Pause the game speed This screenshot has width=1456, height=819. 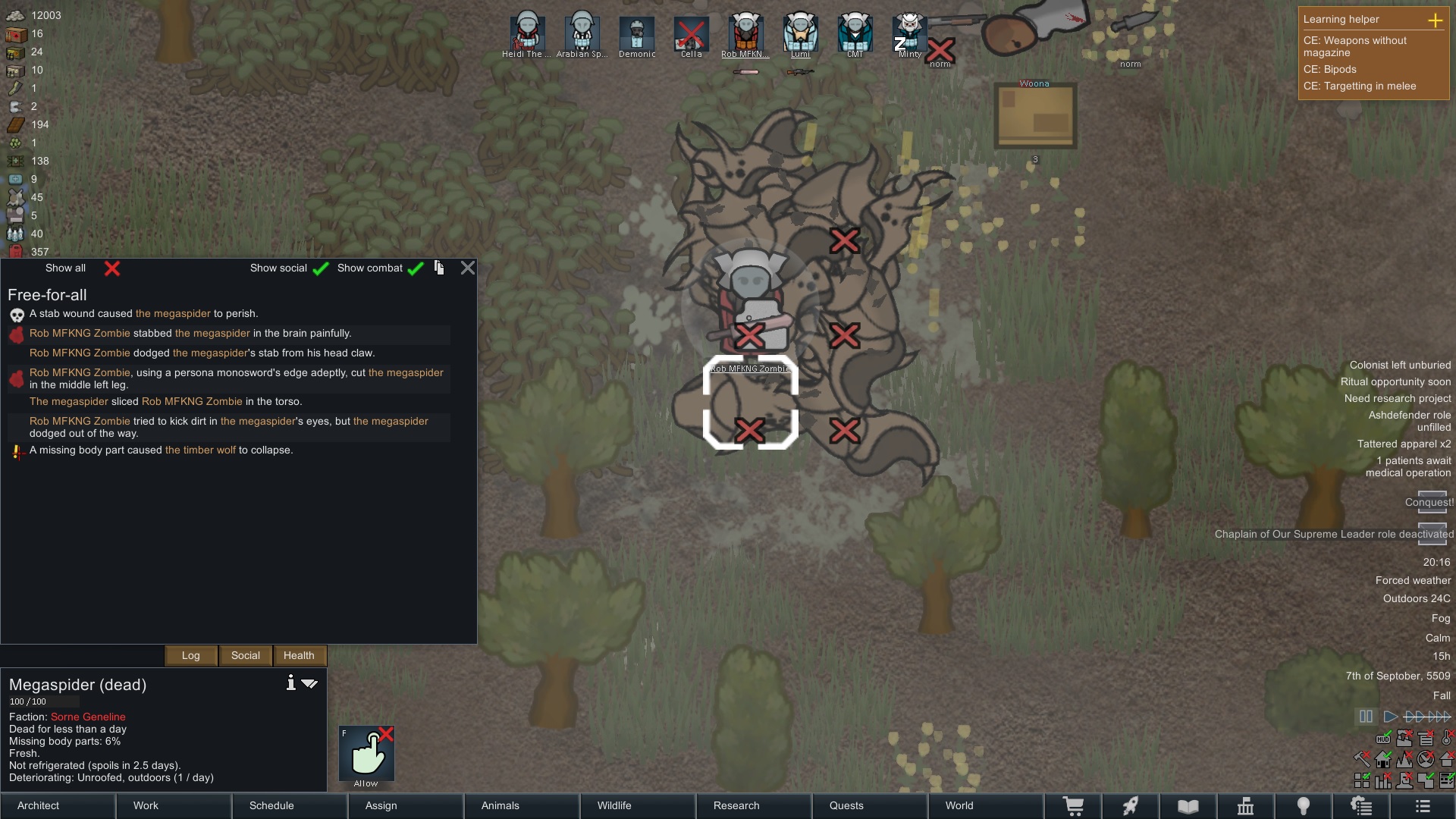[1366, 717]
